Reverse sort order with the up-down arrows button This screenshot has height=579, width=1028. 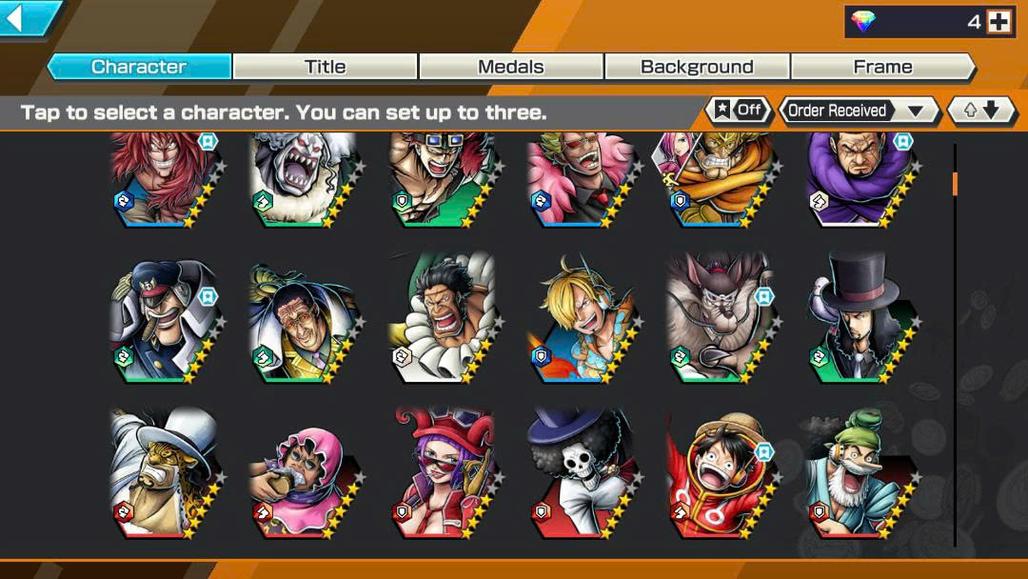pyautogui.click(x=981, y=110)
